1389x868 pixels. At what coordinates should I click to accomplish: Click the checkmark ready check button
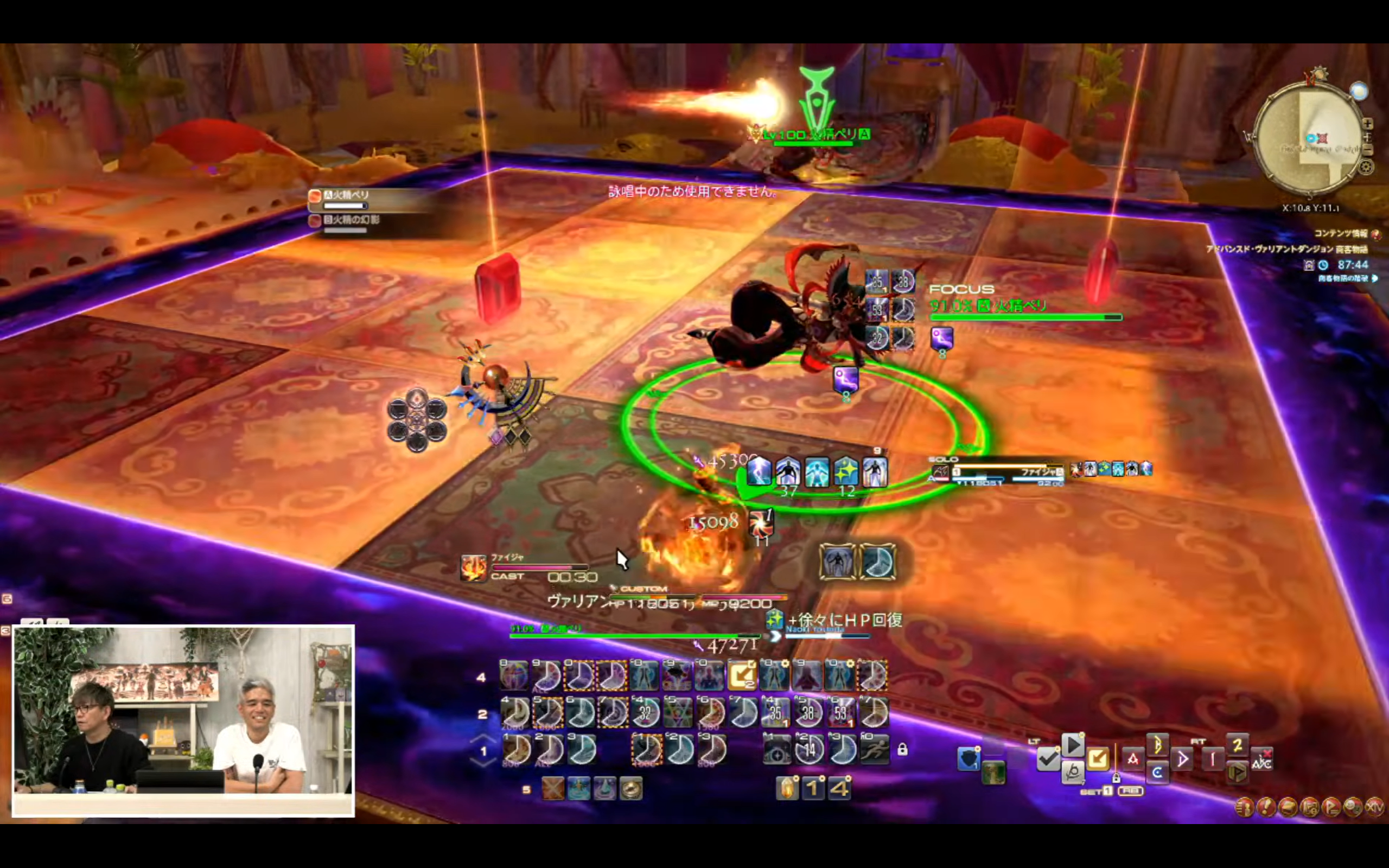[x=1048, y=759]
